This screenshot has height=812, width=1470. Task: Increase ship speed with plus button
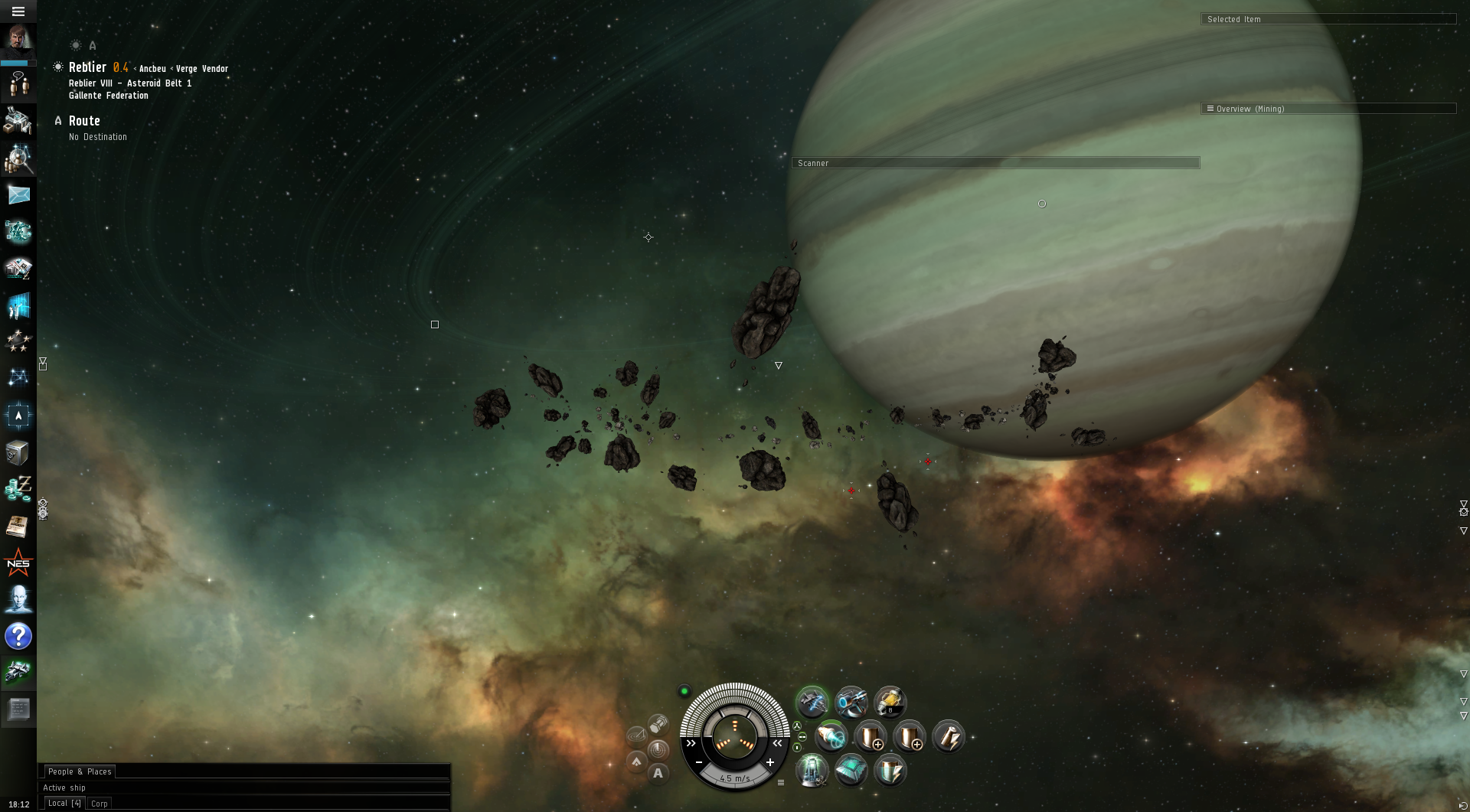[770, 762]
